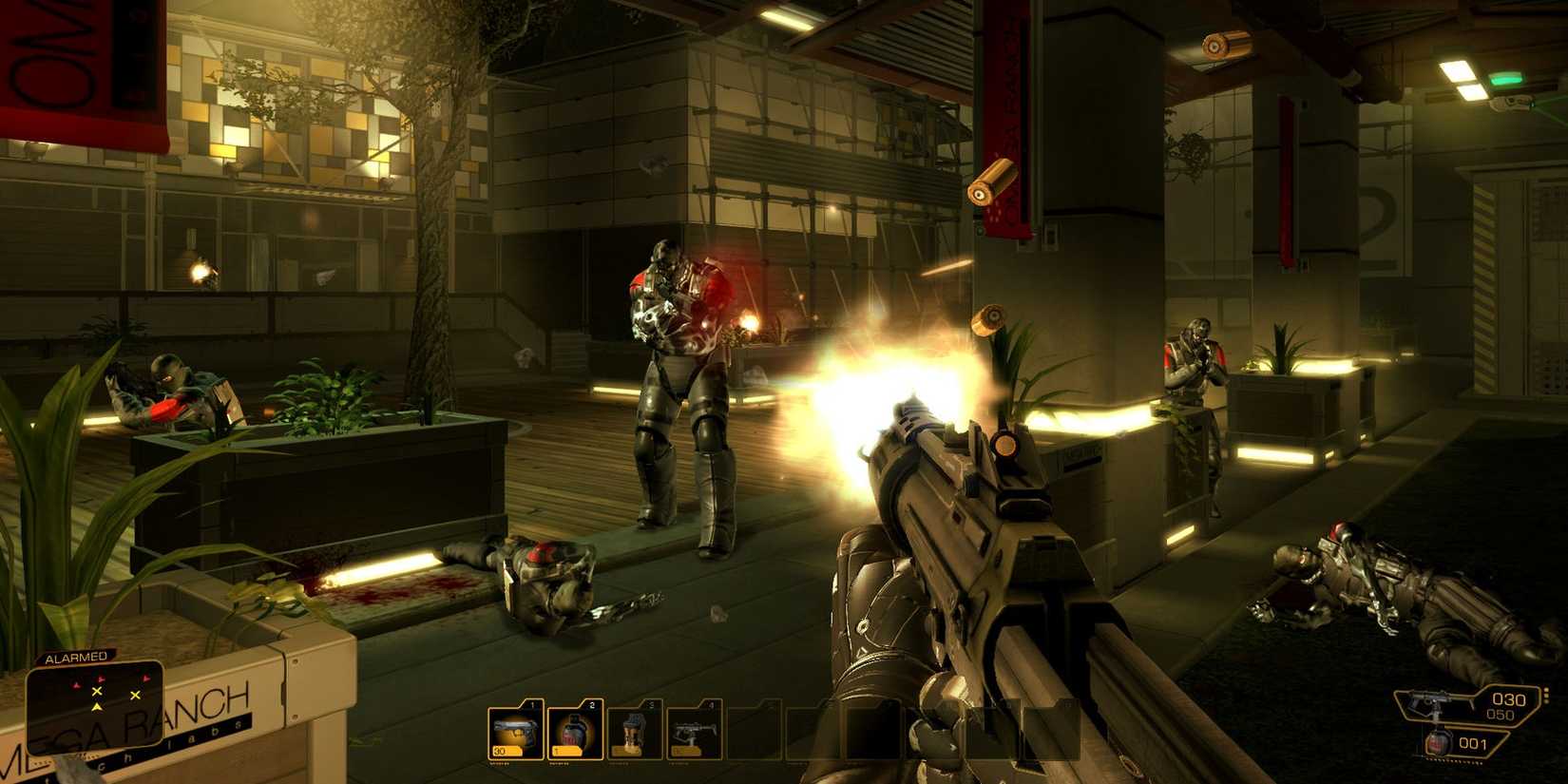Click the energy pips beside the ammo counter
The image size is (1568, 784).
click(x=1546, y=696)
